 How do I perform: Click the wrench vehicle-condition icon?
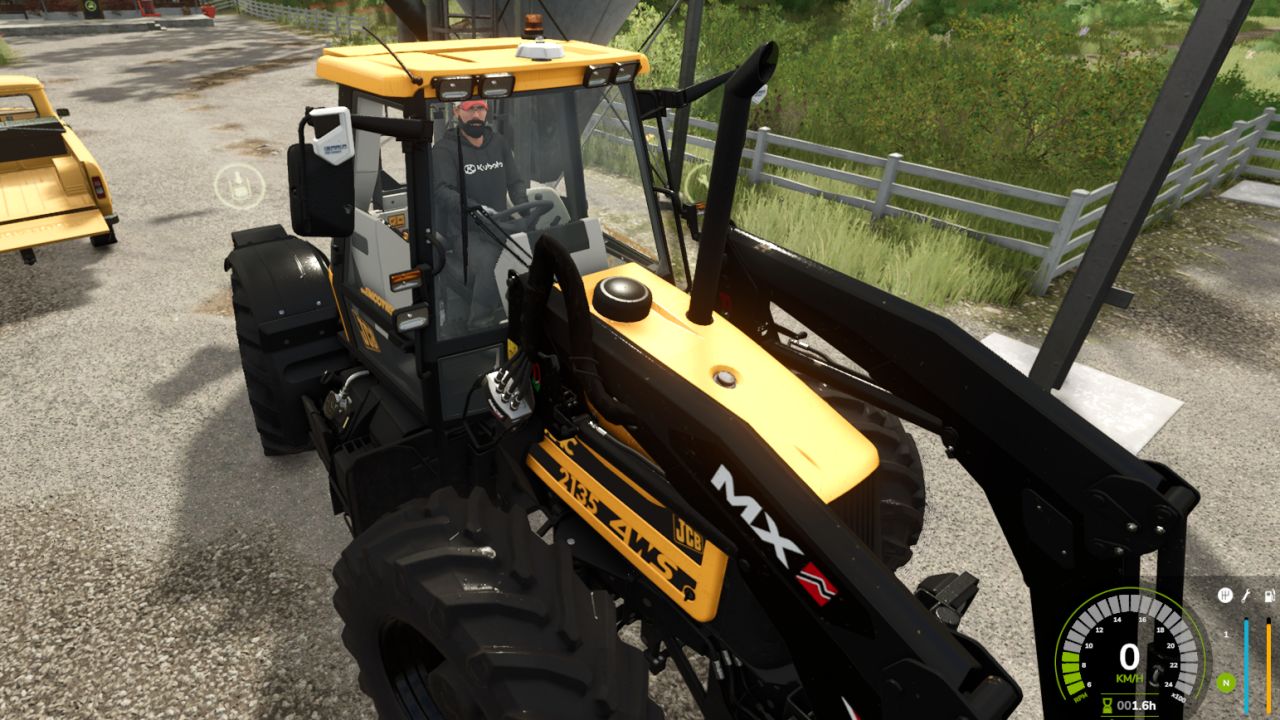[1246, 597]
